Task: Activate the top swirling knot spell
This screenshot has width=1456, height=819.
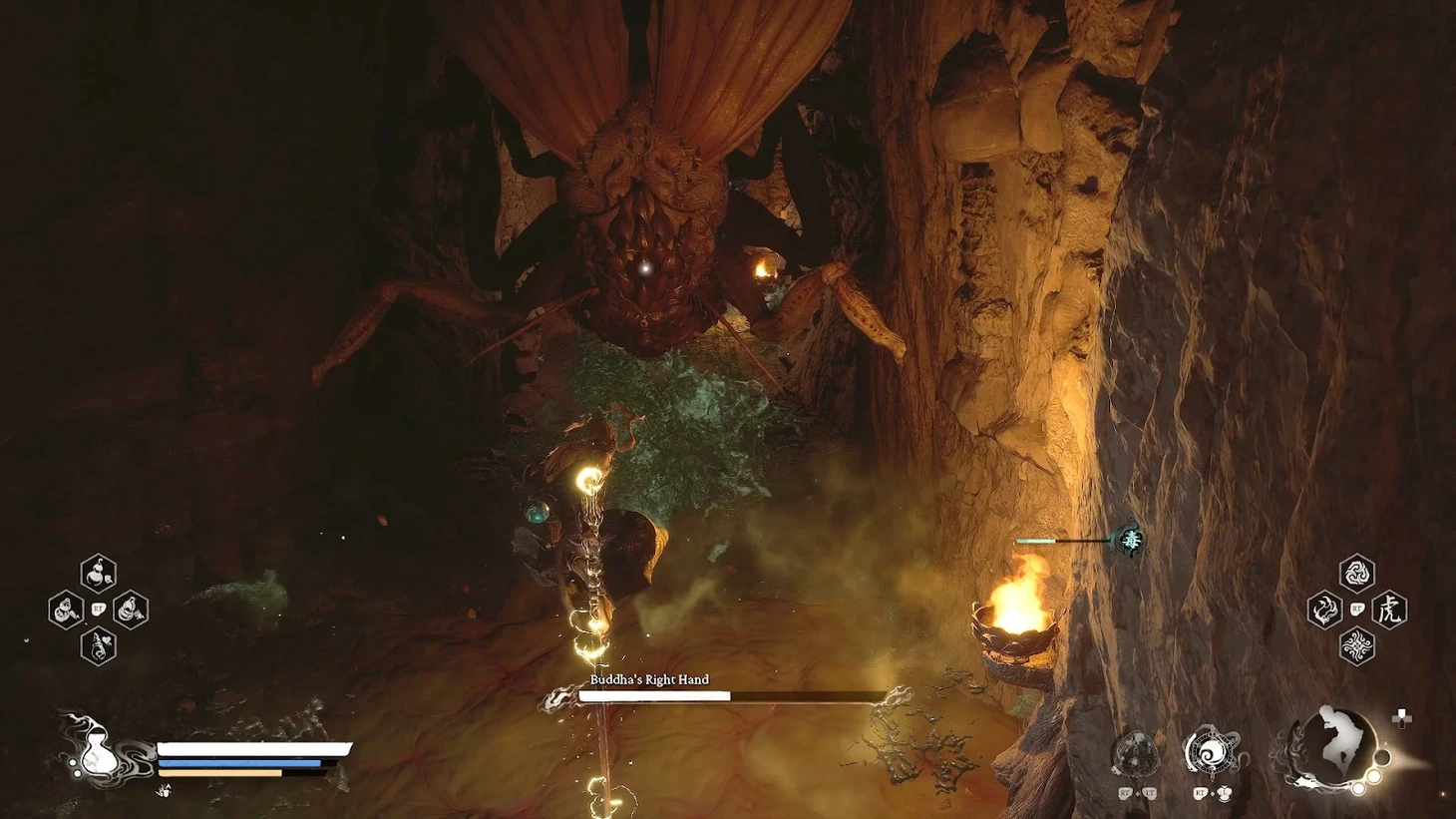Action: [1356, 574]
